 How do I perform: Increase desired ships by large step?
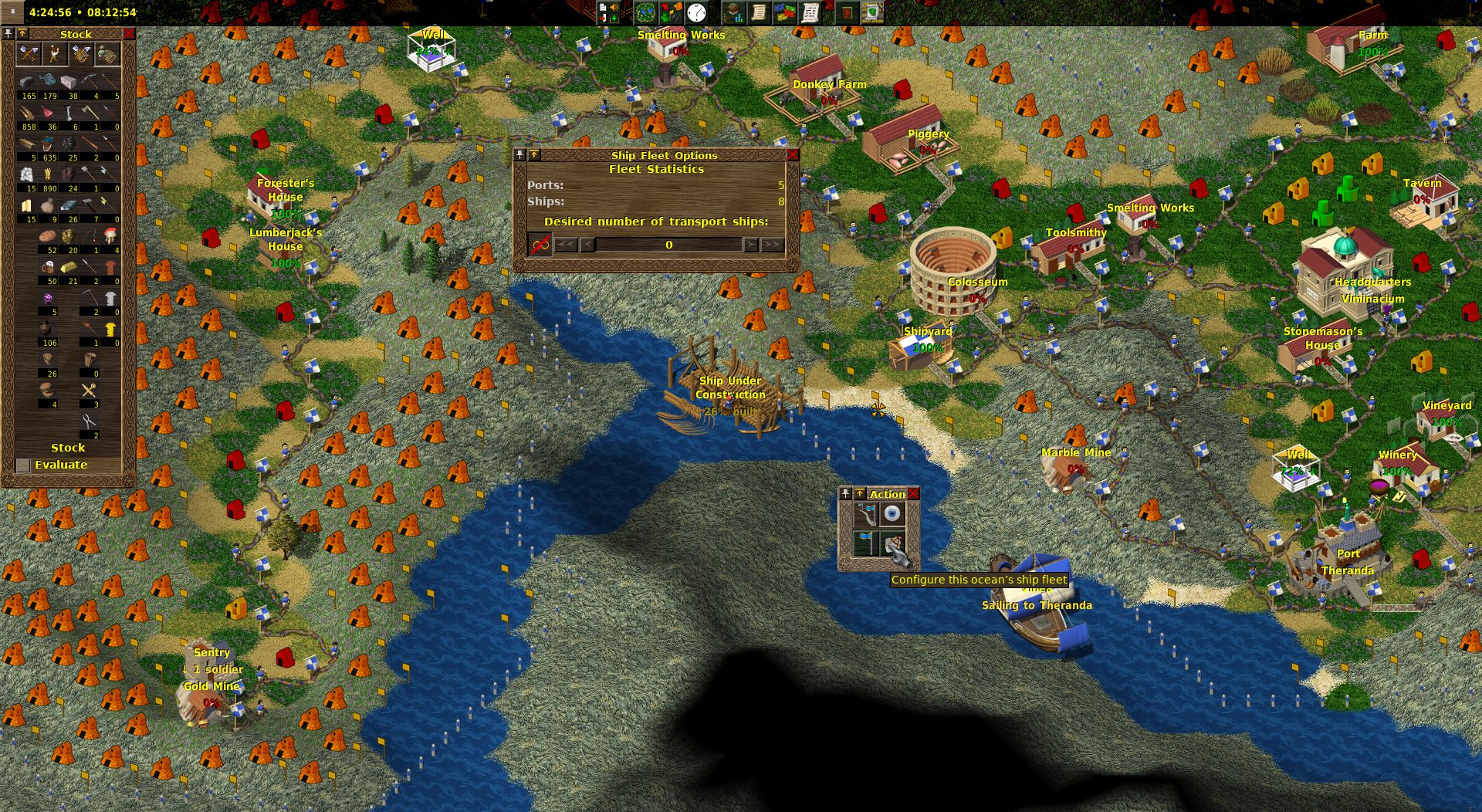772,245
